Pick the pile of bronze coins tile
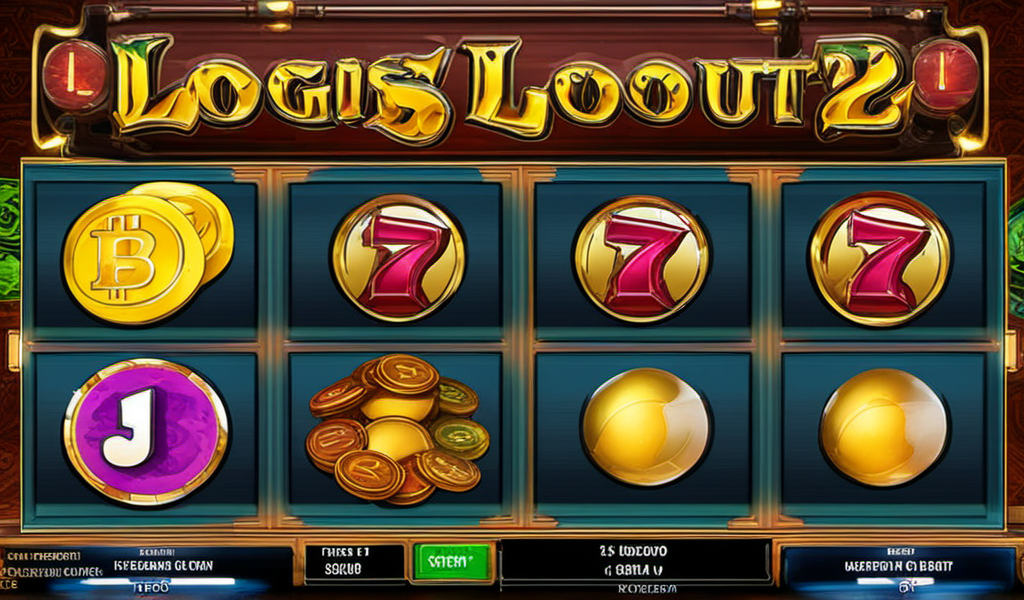This screenshot has height=600, width=1024. pos(397,427)
